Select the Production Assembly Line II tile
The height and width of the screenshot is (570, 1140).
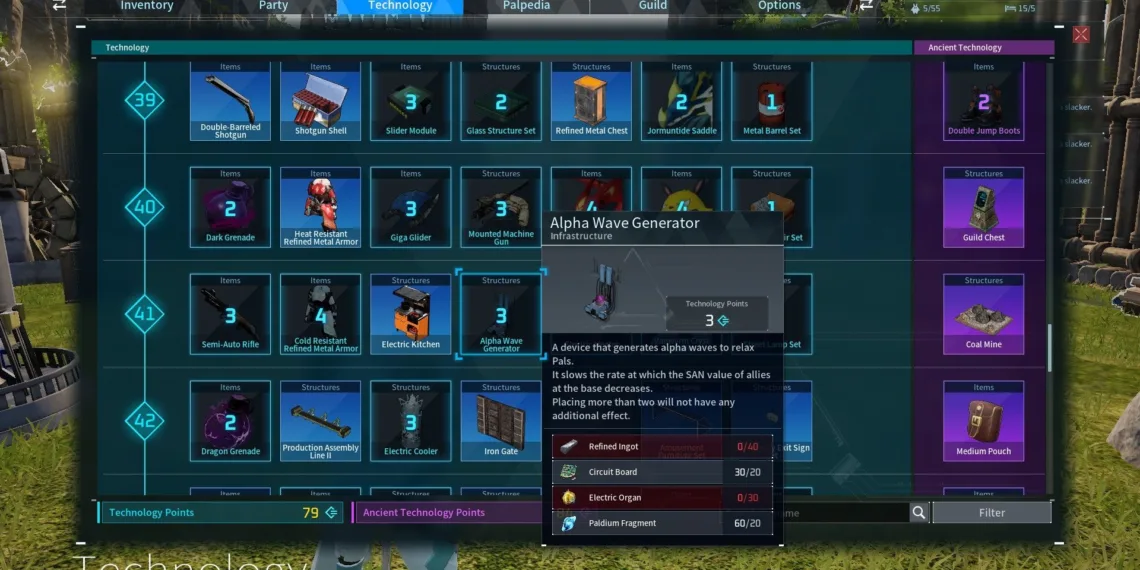pos(320,421)
